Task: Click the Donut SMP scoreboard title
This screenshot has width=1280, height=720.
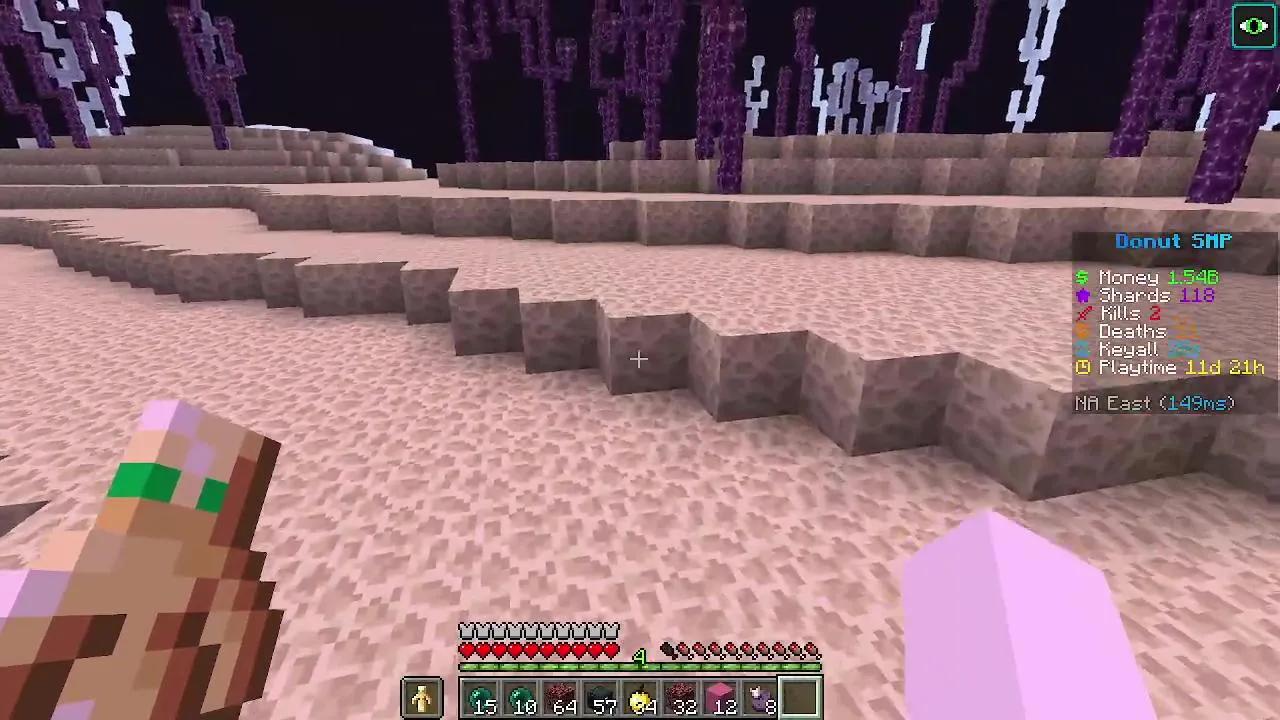Action: (x=1172, y=241)
